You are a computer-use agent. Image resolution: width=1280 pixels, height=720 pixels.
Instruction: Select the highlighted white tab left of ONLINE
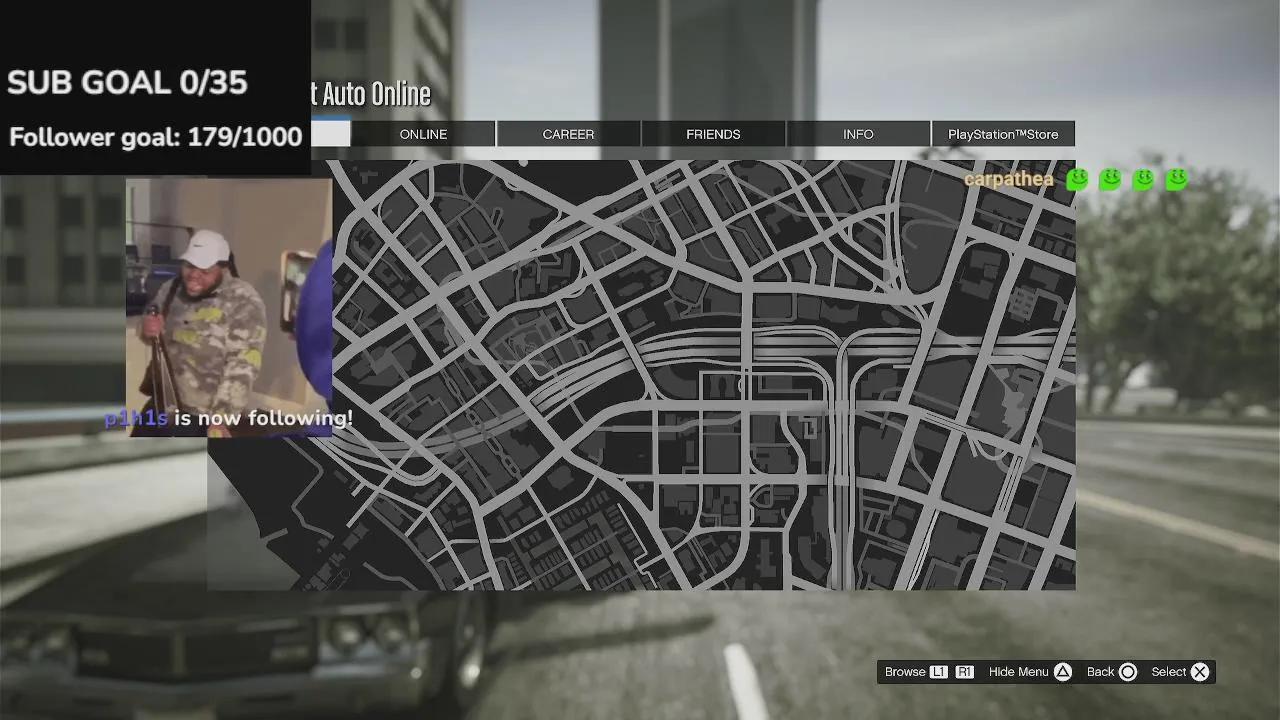[330, 134]
